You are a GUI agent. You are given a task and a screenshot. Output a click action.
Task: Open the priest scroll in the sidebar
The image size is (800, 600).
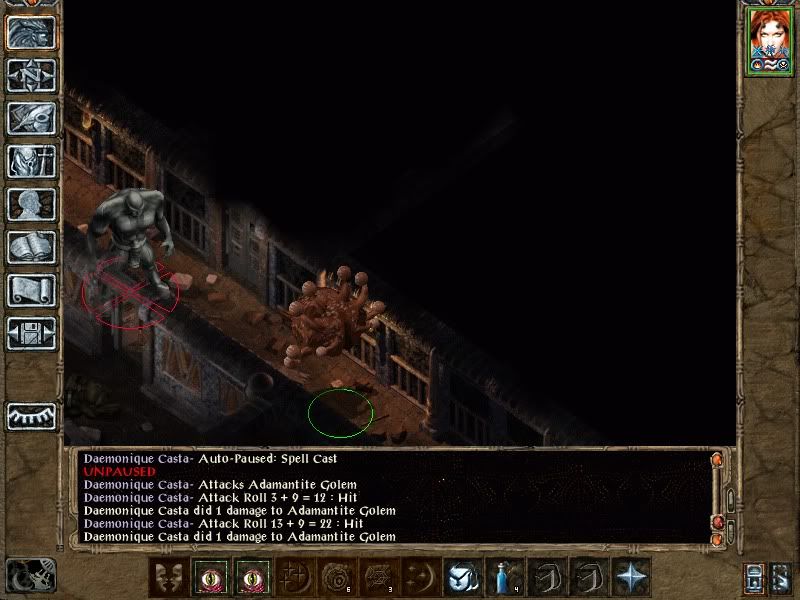pyautogui.click(x=32, y=290)
